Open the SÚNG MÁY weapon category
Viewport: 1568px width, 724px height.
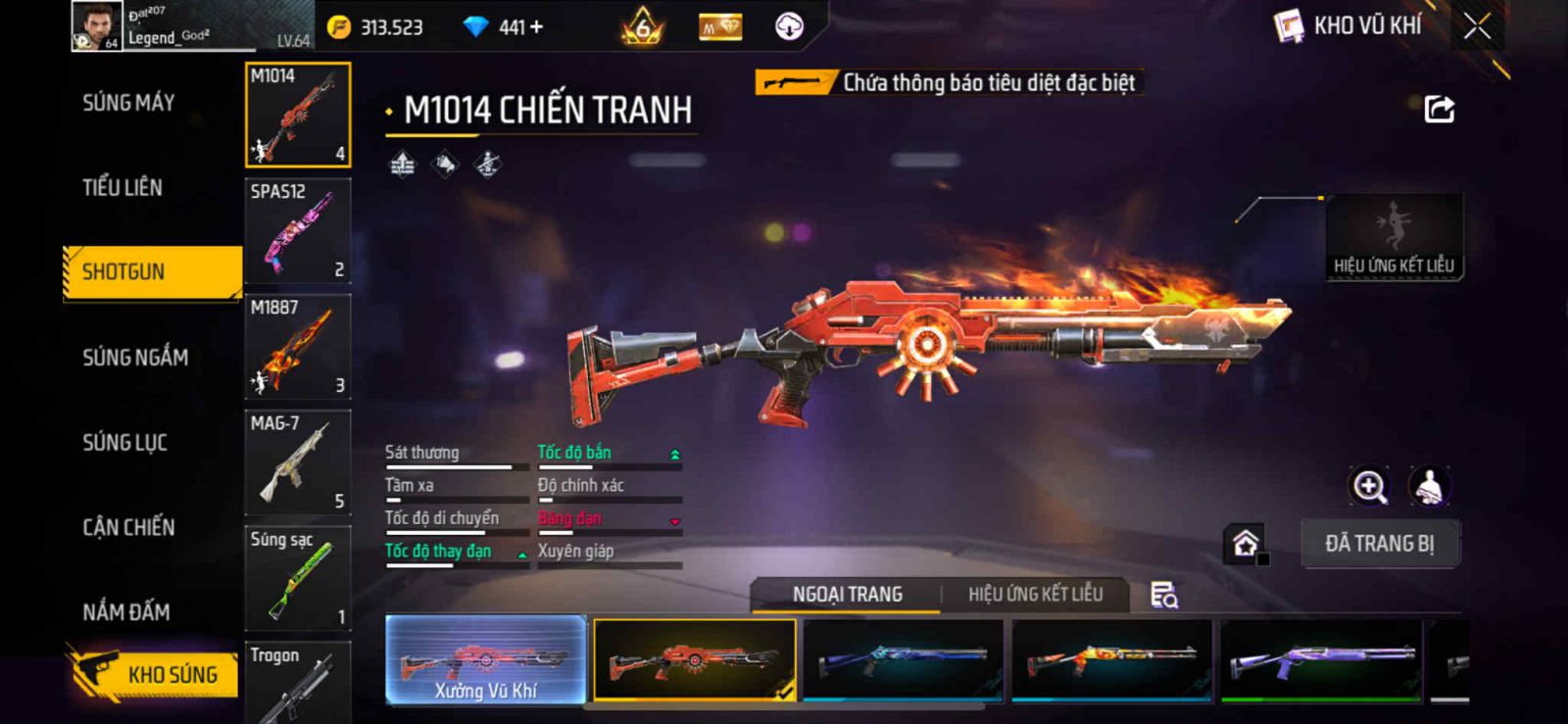[x=128, y=103]
